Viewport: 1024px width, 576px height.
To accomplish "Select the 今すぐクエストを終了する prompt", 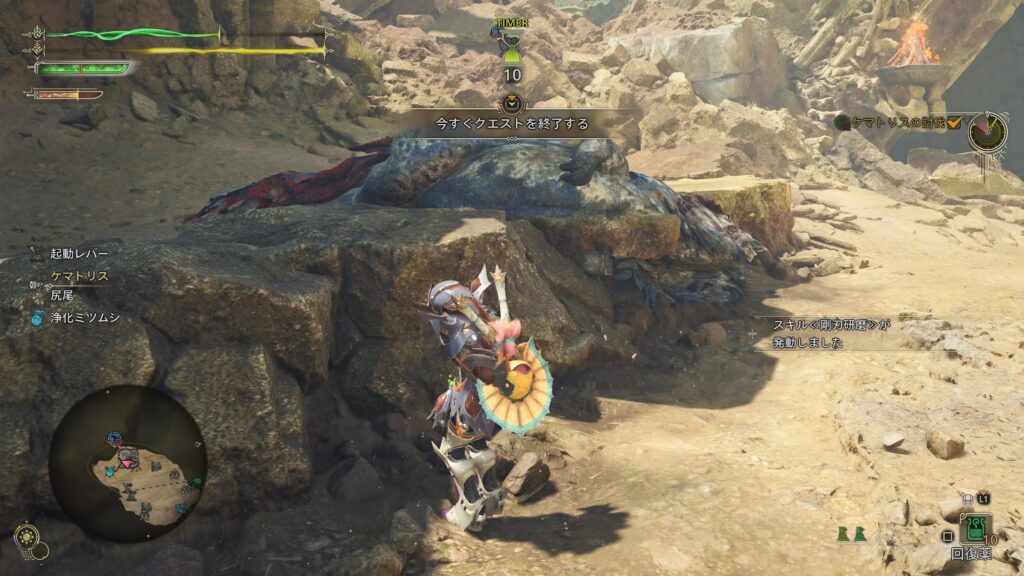I will coord(511,125).
